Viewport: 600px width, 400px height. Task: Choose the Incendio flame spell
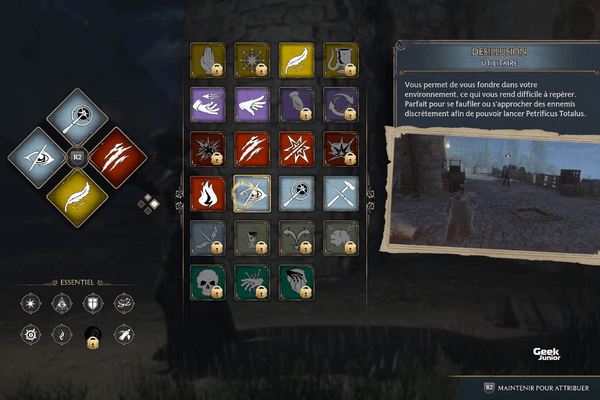[x=207, y=192]
